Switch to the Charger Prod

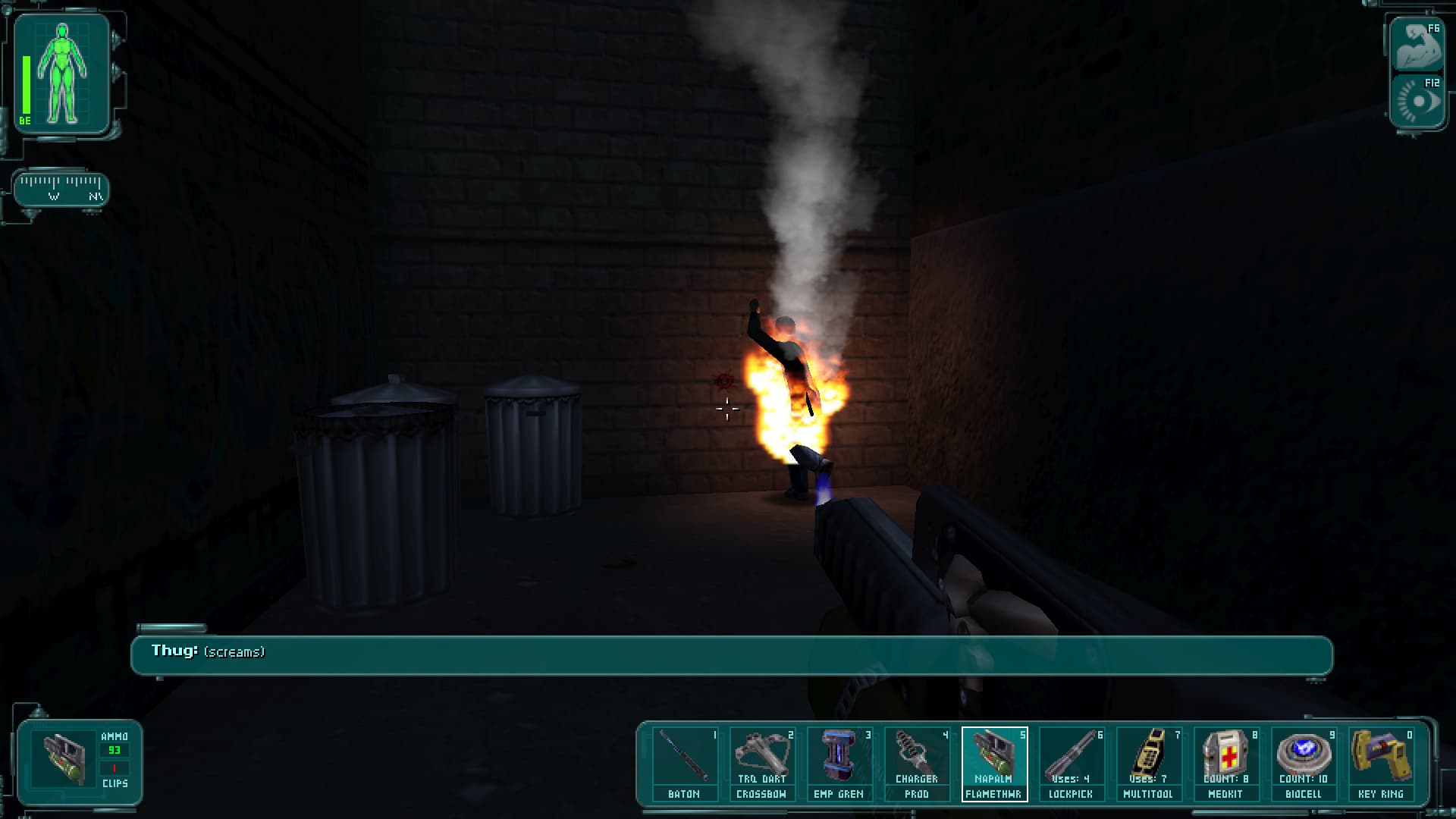[916, 763]
